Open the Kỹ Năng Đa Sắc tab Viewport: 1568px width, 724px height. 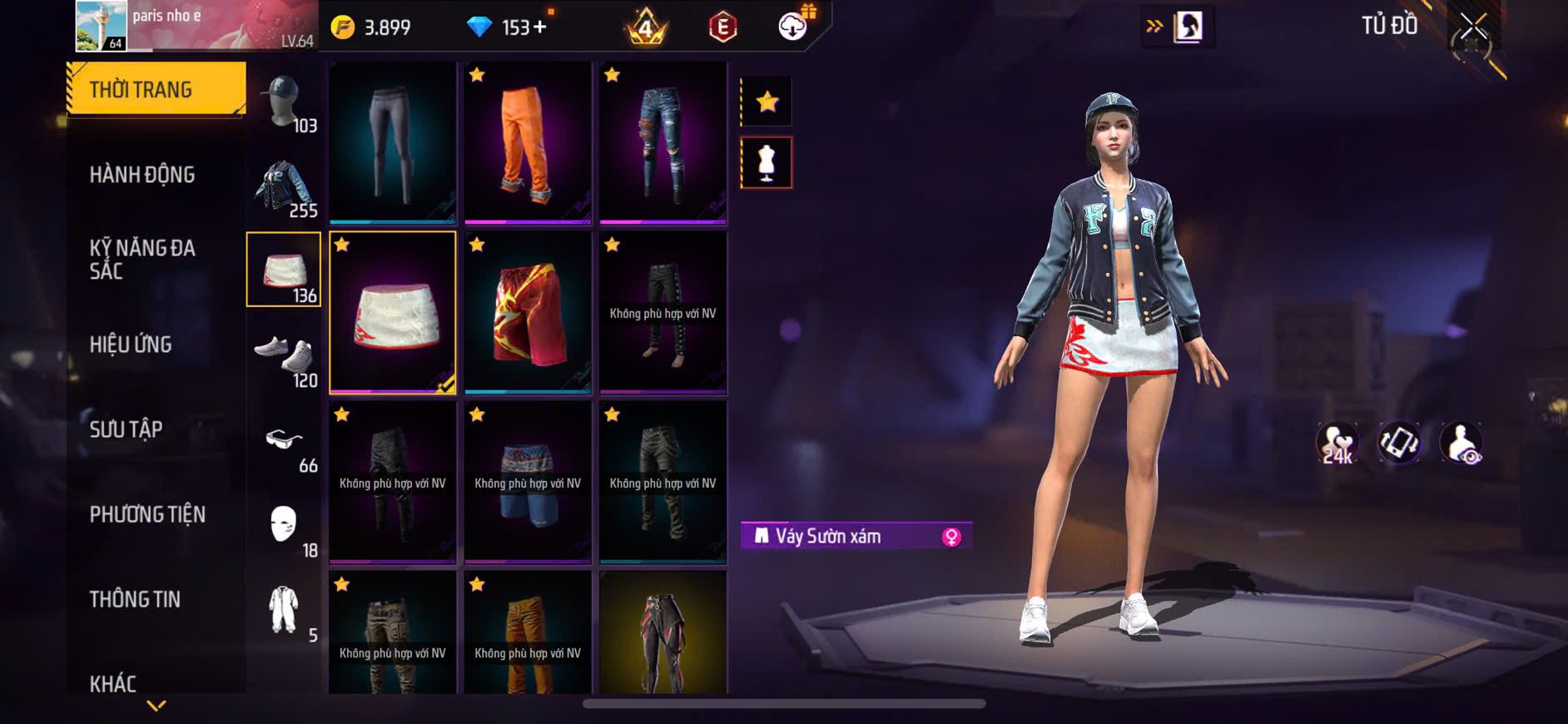[x=142, y=259]
